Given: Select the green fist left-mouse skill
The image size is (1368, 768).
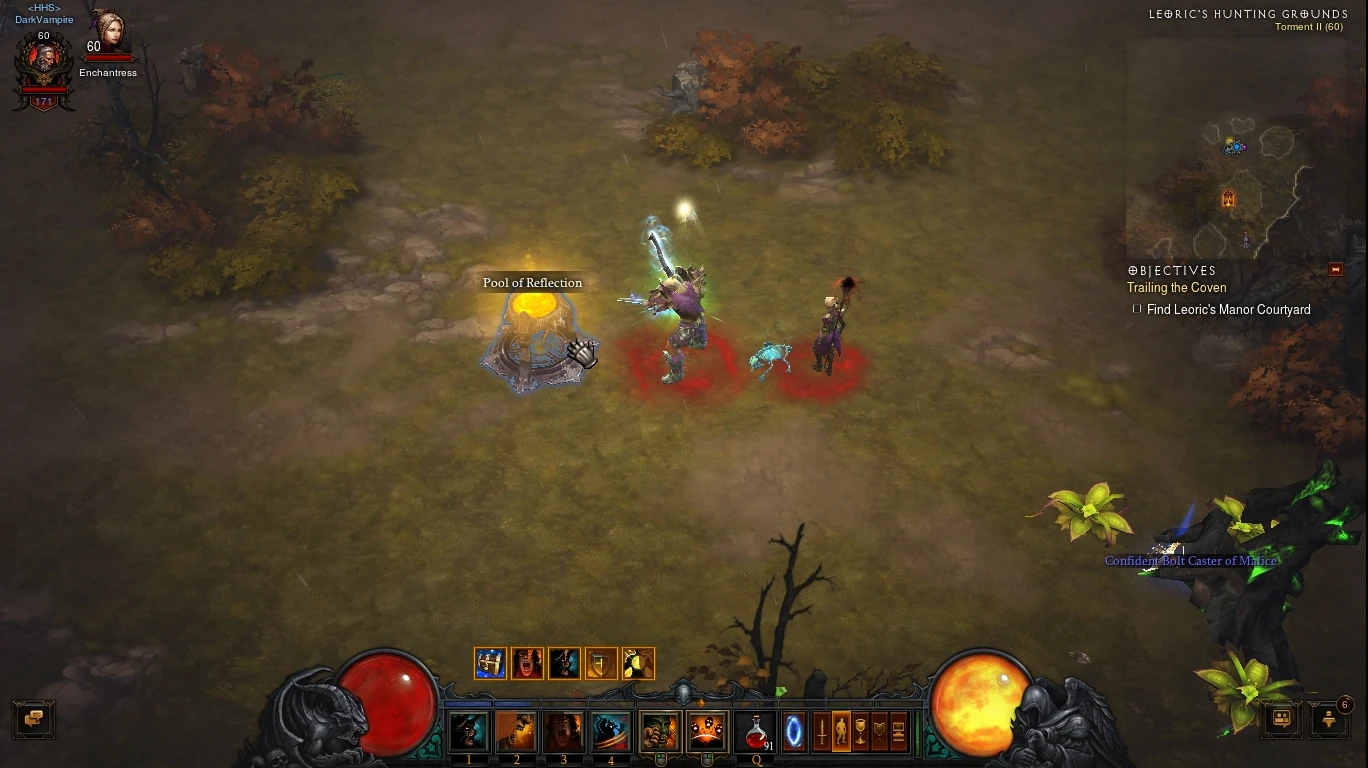Looking at the screenshot, I should 660,732.
